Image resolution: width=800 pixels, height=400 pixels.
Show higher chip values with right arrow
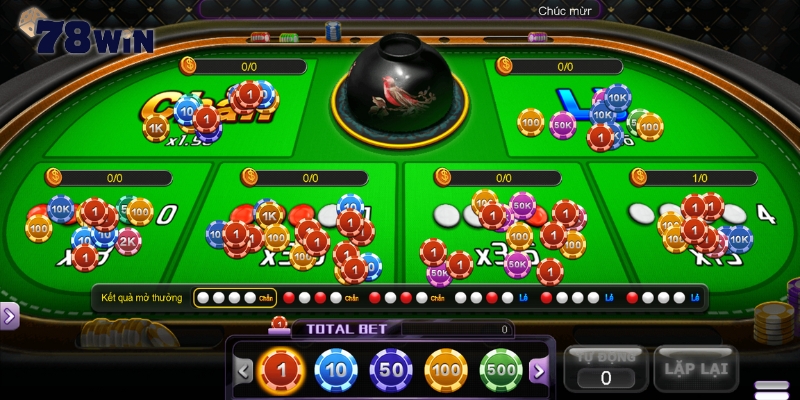click(539, 370)
